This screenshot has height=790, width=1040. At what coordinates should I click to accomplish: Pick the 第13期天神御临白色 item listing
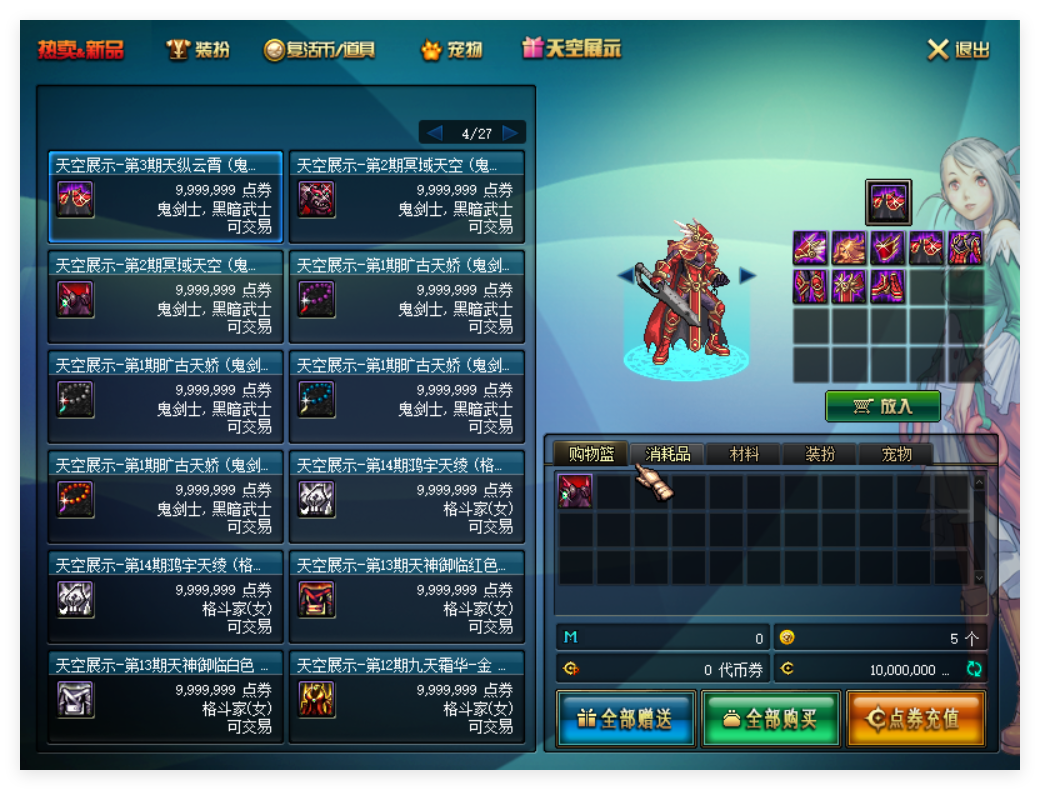[165, 697]
